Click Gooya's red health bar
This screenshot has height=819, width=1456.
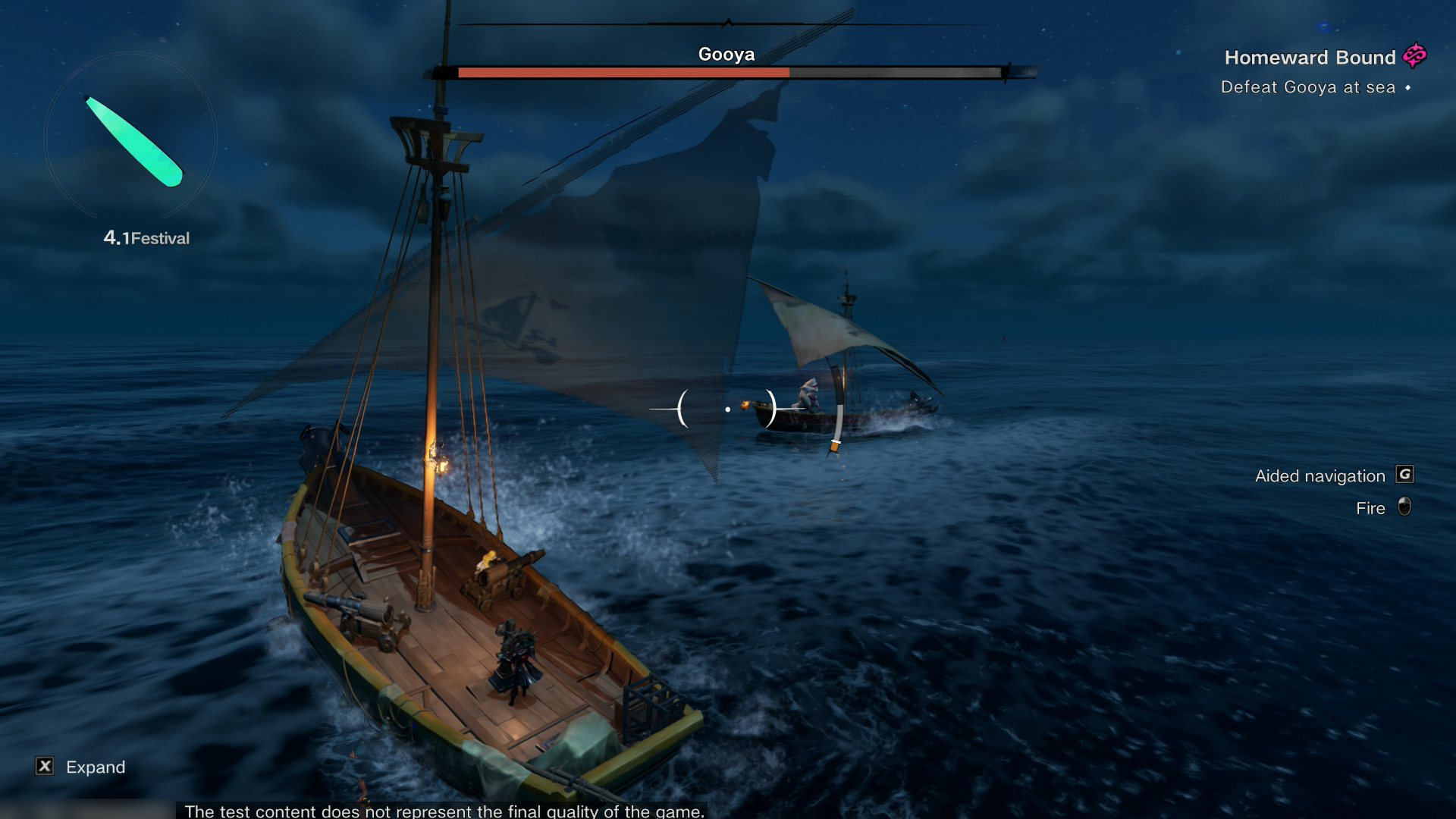point(622,72)
